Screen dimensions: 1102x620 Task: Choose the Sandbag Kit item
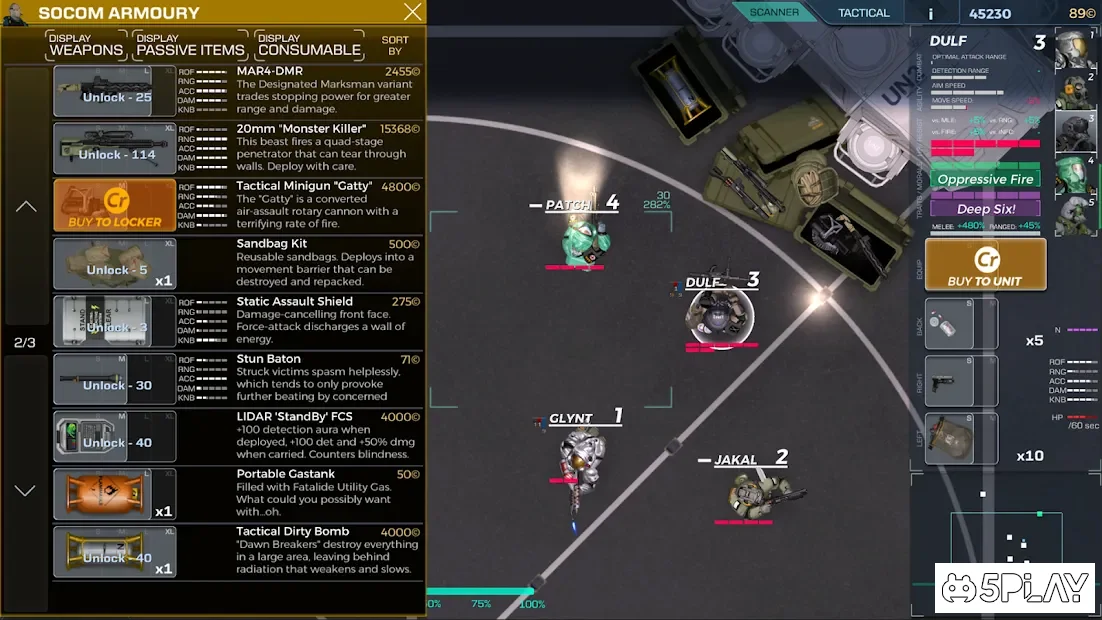click(115, 264)
